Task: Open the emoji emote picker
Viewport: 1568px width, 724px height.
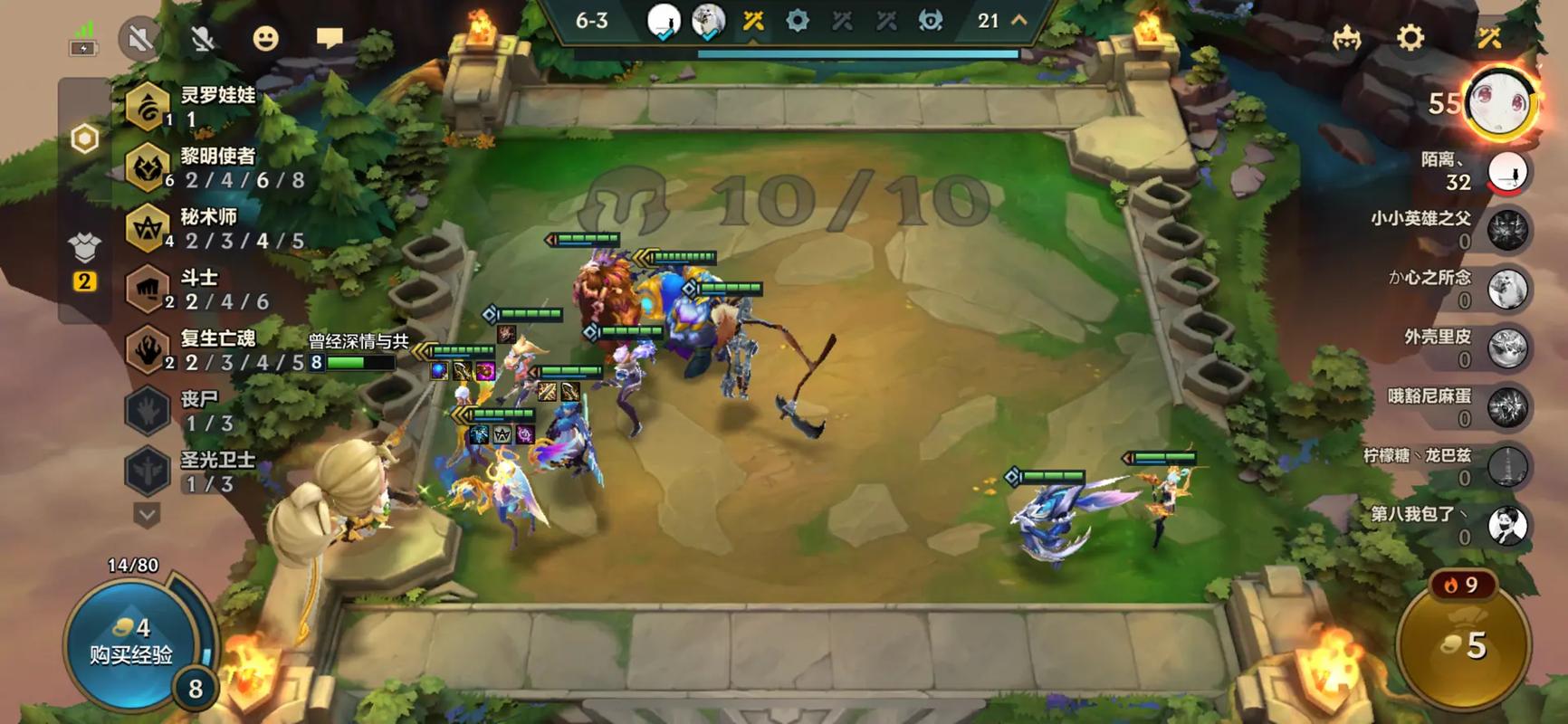Action: point(265,39)
